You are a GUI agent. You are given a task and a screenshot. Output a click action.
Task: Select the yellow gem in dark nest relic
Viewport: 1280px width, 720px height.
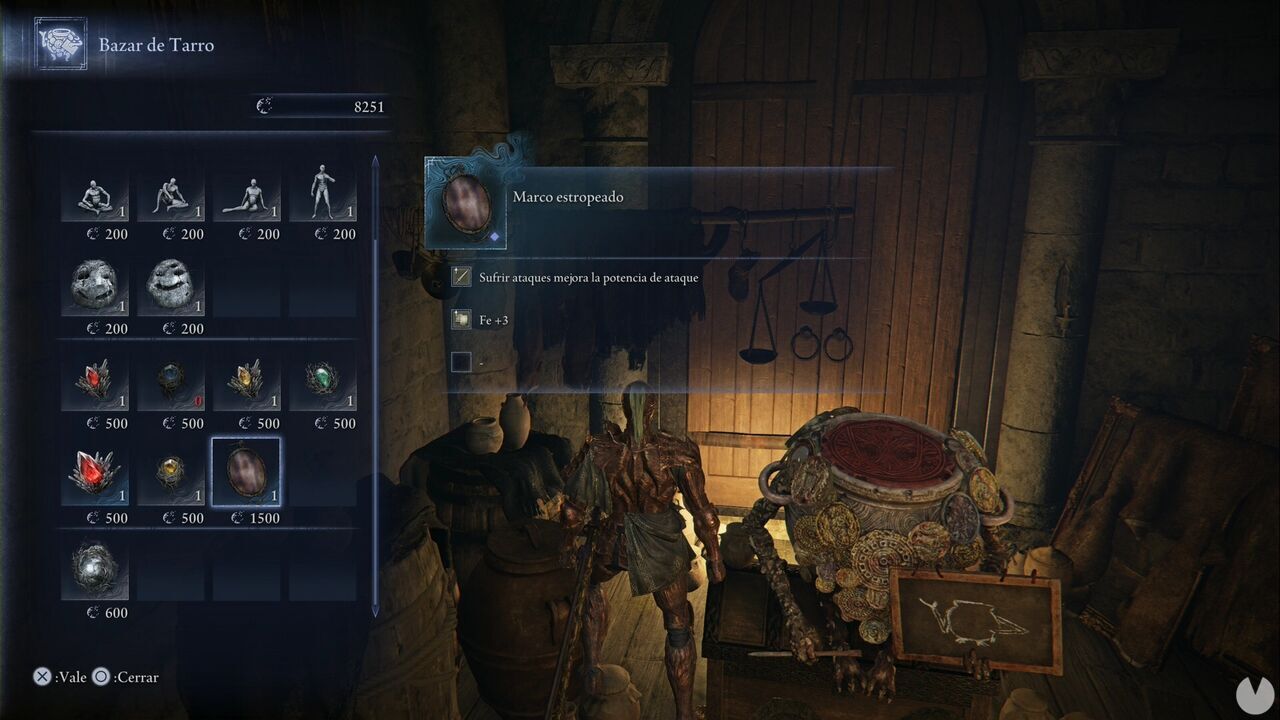coord(171,477)
